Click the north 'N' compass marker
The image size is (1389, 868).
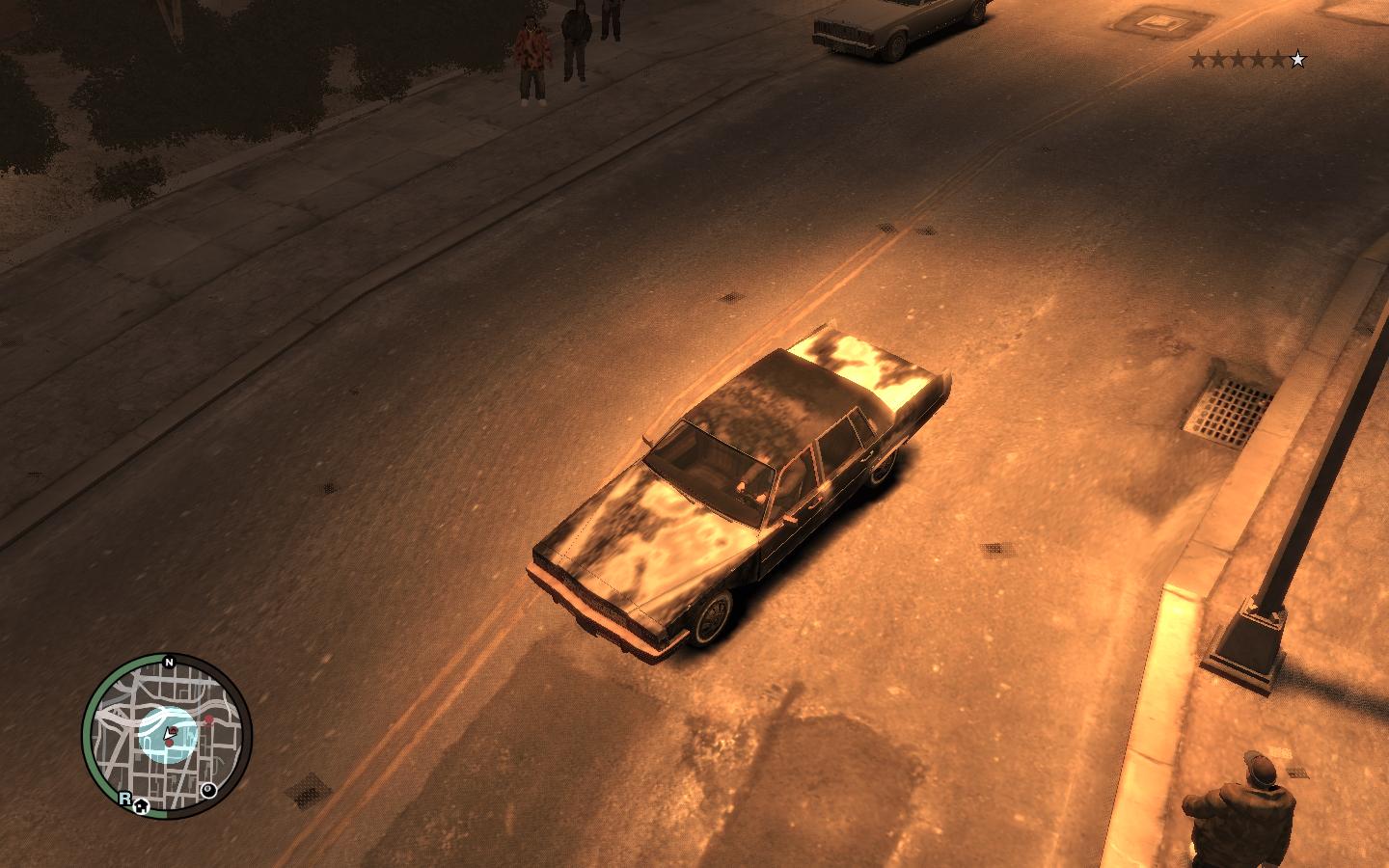[x=169, y=663]
